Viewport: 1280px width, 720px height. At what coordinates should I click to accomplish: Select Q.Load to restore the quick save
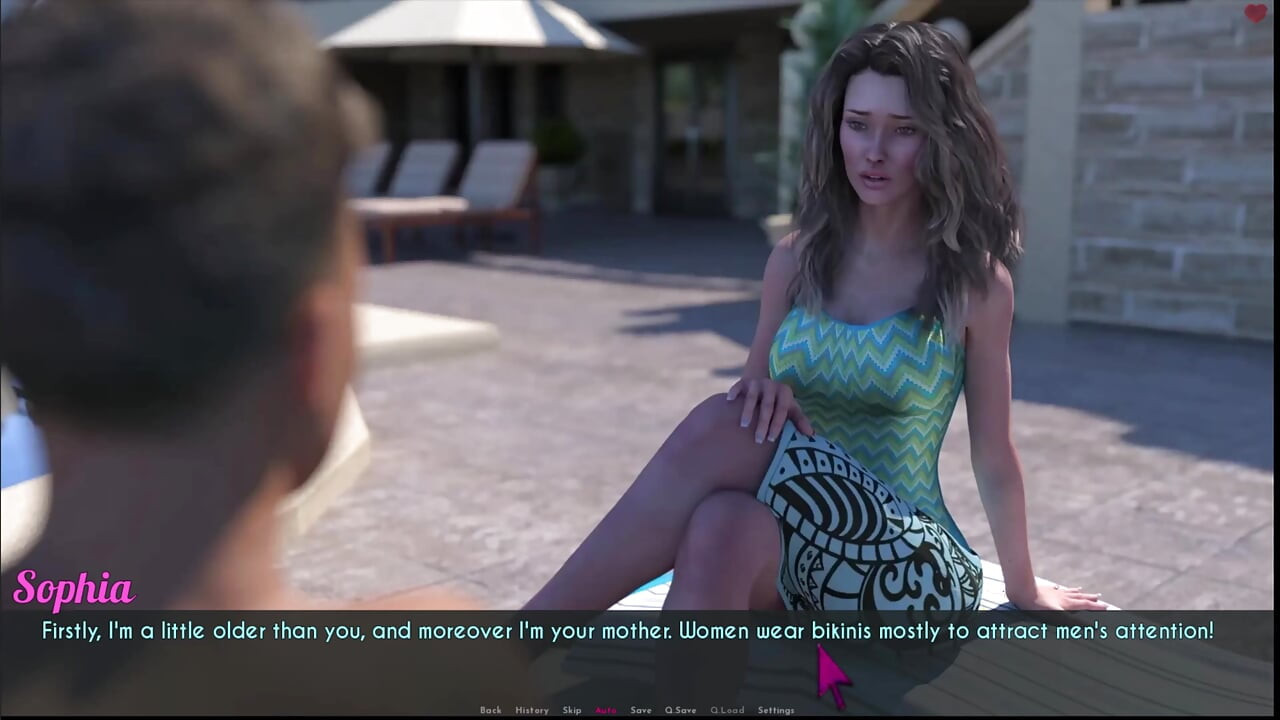click(x=727, y=710)
